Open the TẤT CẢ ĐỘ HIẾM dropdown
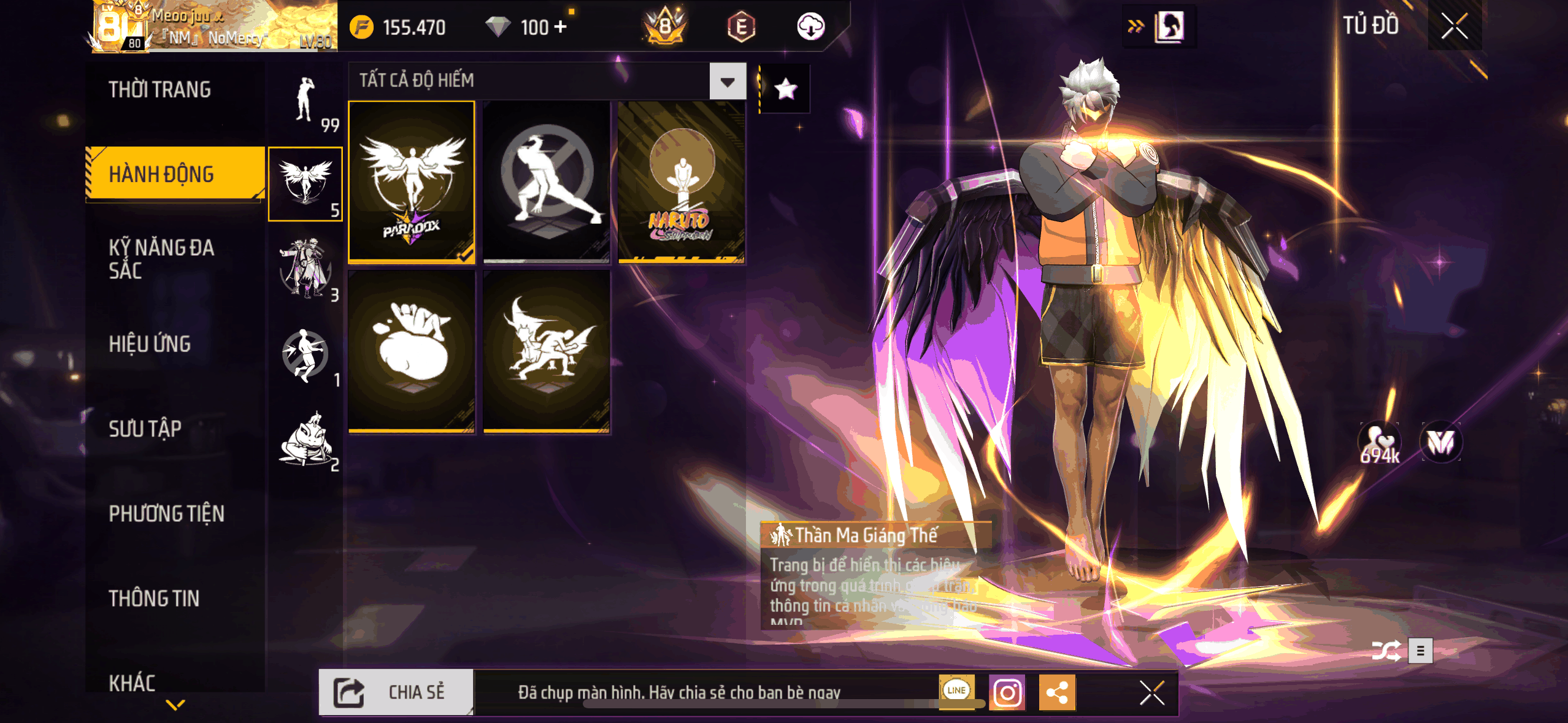The image size is (1568, 723). pyautogui.click(x=728, y=82)
